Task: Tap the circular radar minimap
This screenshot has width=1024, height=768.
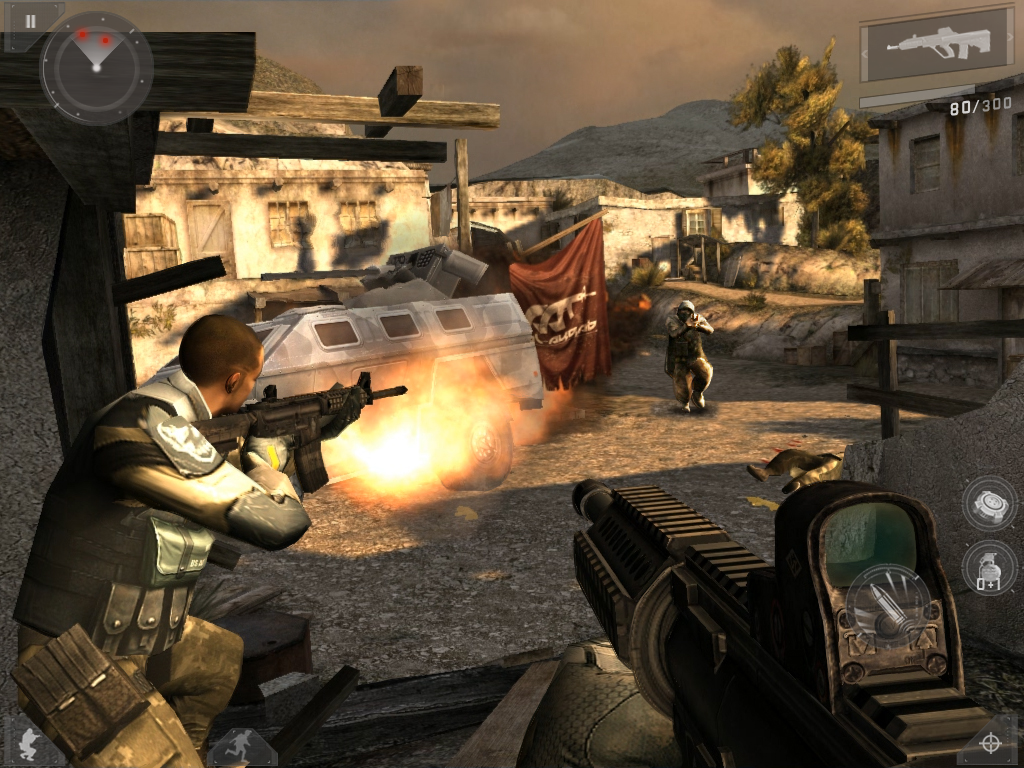Action: (x=96, y=67)
